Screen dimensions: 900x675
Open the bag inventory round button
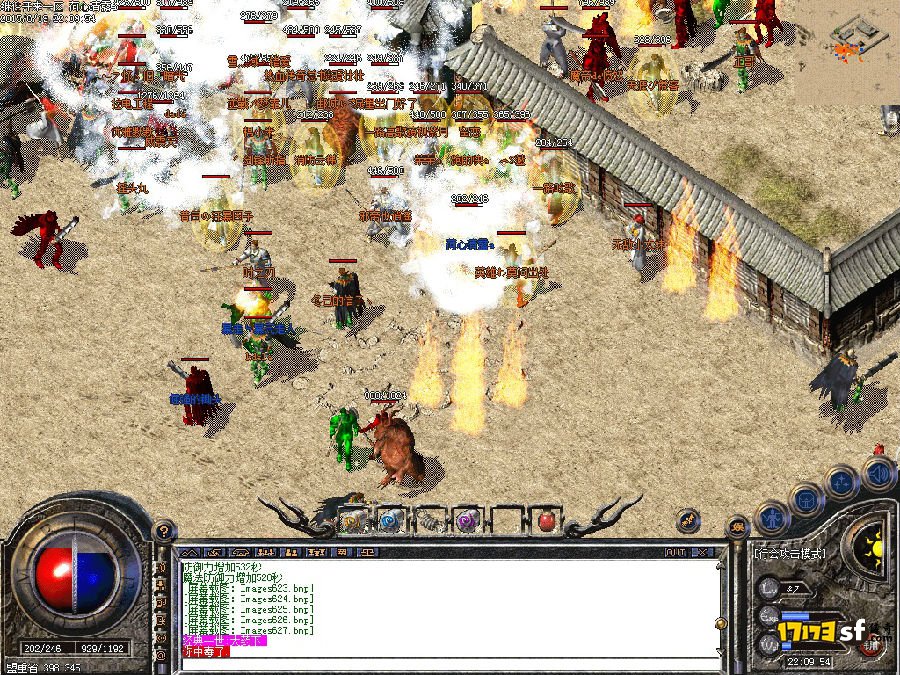(x=808, y=498)
